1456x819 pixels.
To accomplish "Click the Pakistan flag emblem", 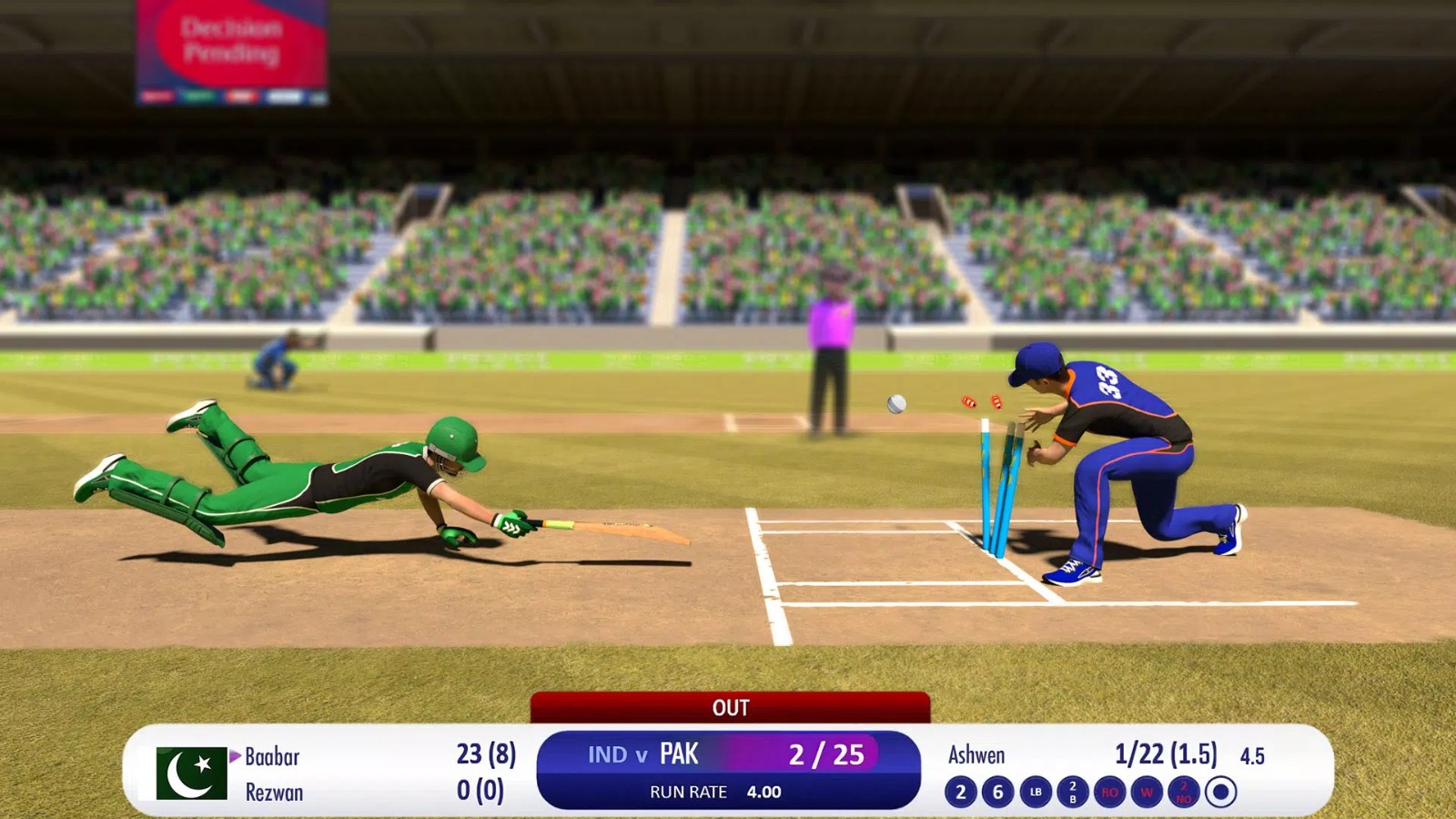I will (191, 773).
